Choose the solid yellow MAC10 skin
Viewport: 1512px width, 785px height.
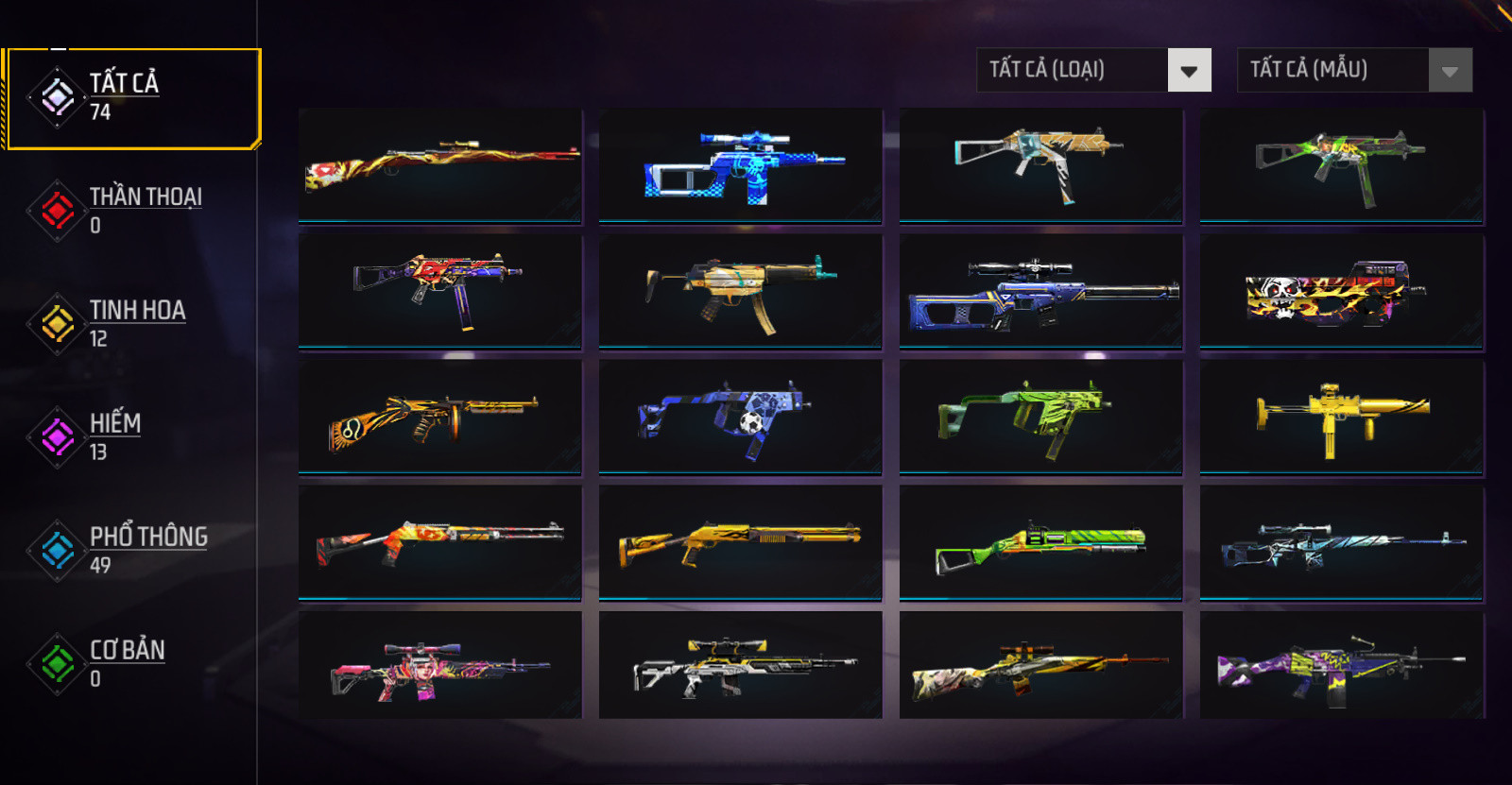click(x=1341, y=417)
